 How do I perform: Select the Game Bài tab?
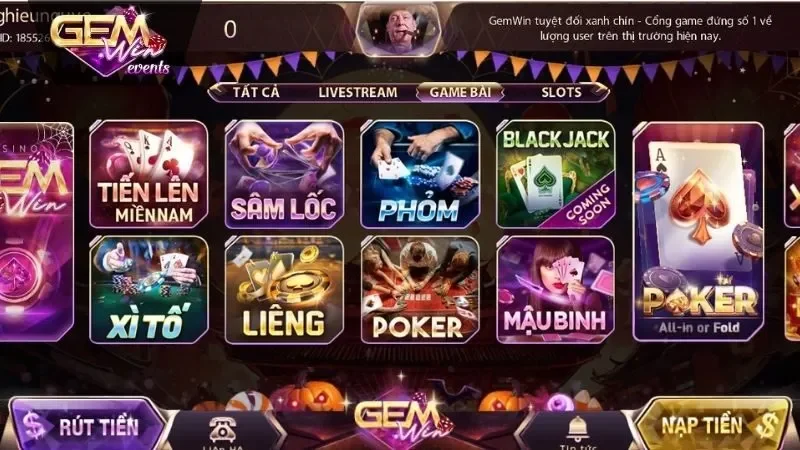coord(460,92)
